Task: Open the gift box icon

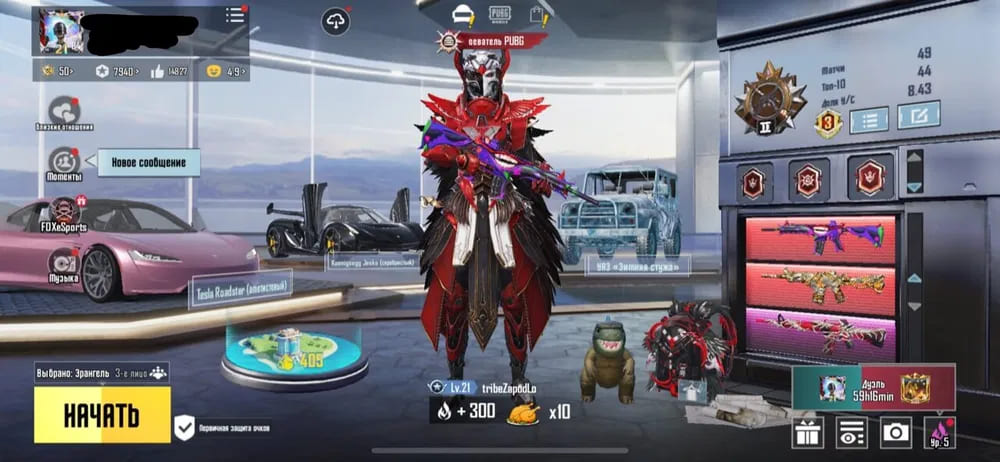Action: click(x=808, y=432)
